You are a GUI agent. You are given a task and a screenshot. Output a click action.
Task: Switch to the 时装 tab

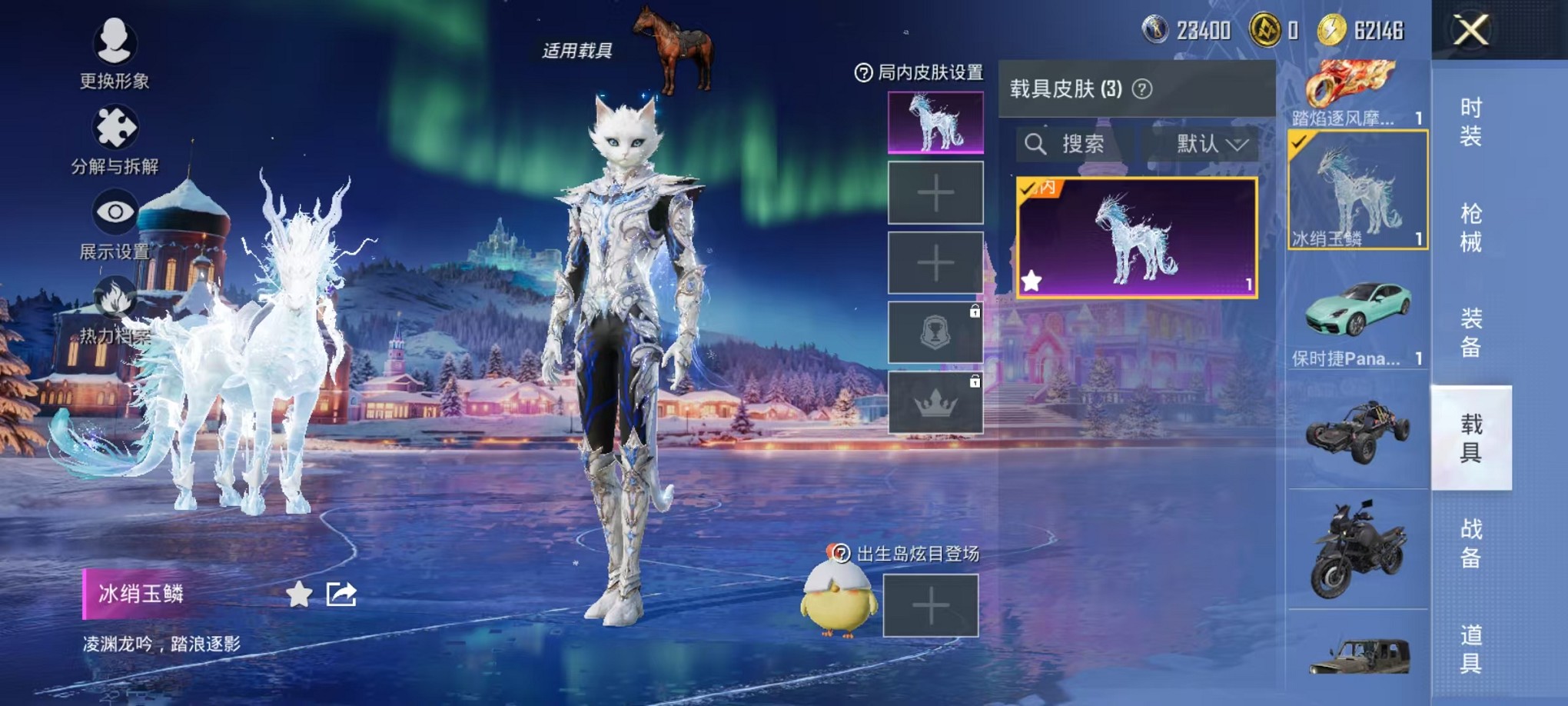click(x=1473, y=122)
